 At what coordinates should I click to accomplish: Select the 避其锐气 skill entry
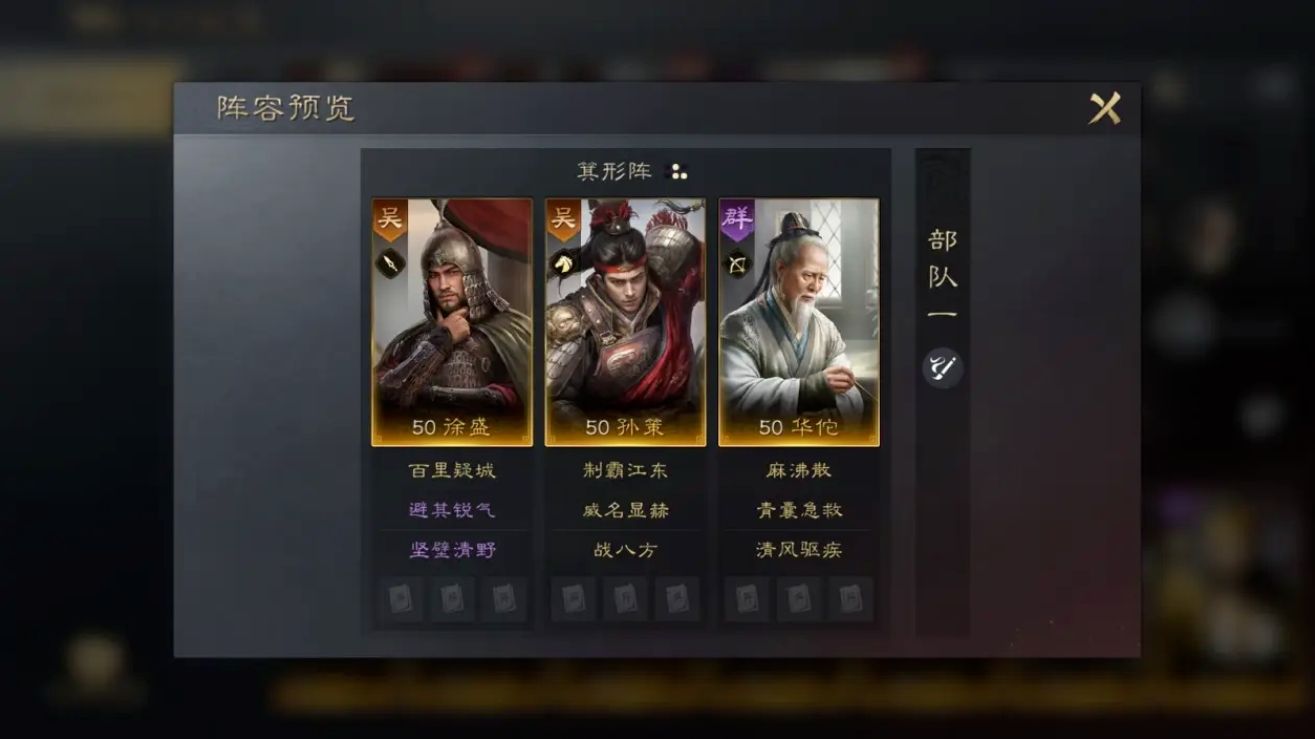pos(453,509)
